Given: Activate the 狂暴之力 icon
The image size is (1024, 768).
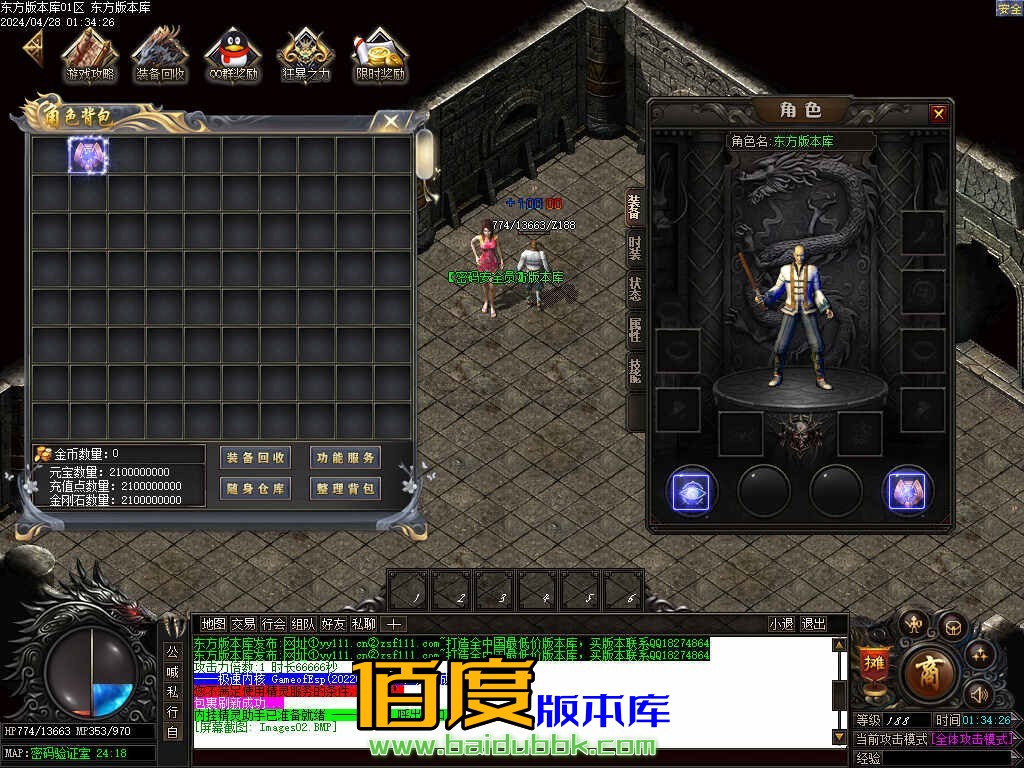Looking at the screenshot, I should point(305,55).
